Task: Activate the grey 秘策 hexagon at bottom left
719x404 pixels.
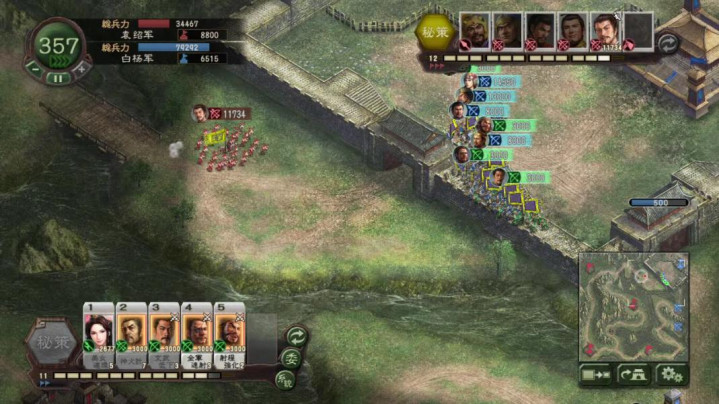Action: coord(51,341)
